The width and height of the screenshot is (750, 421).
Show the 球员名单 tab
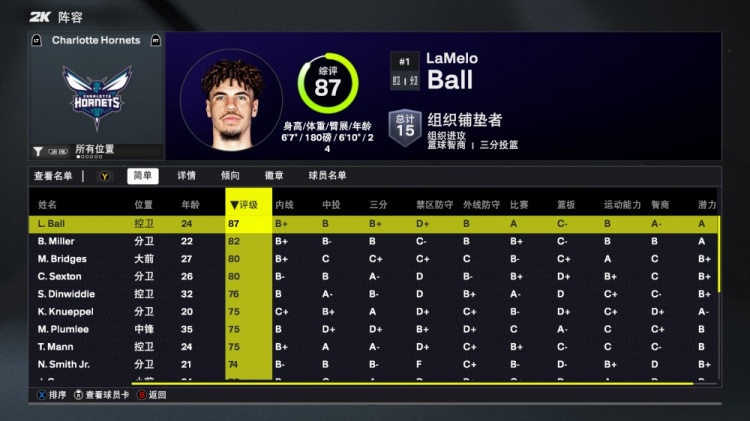tap(327, 176)
